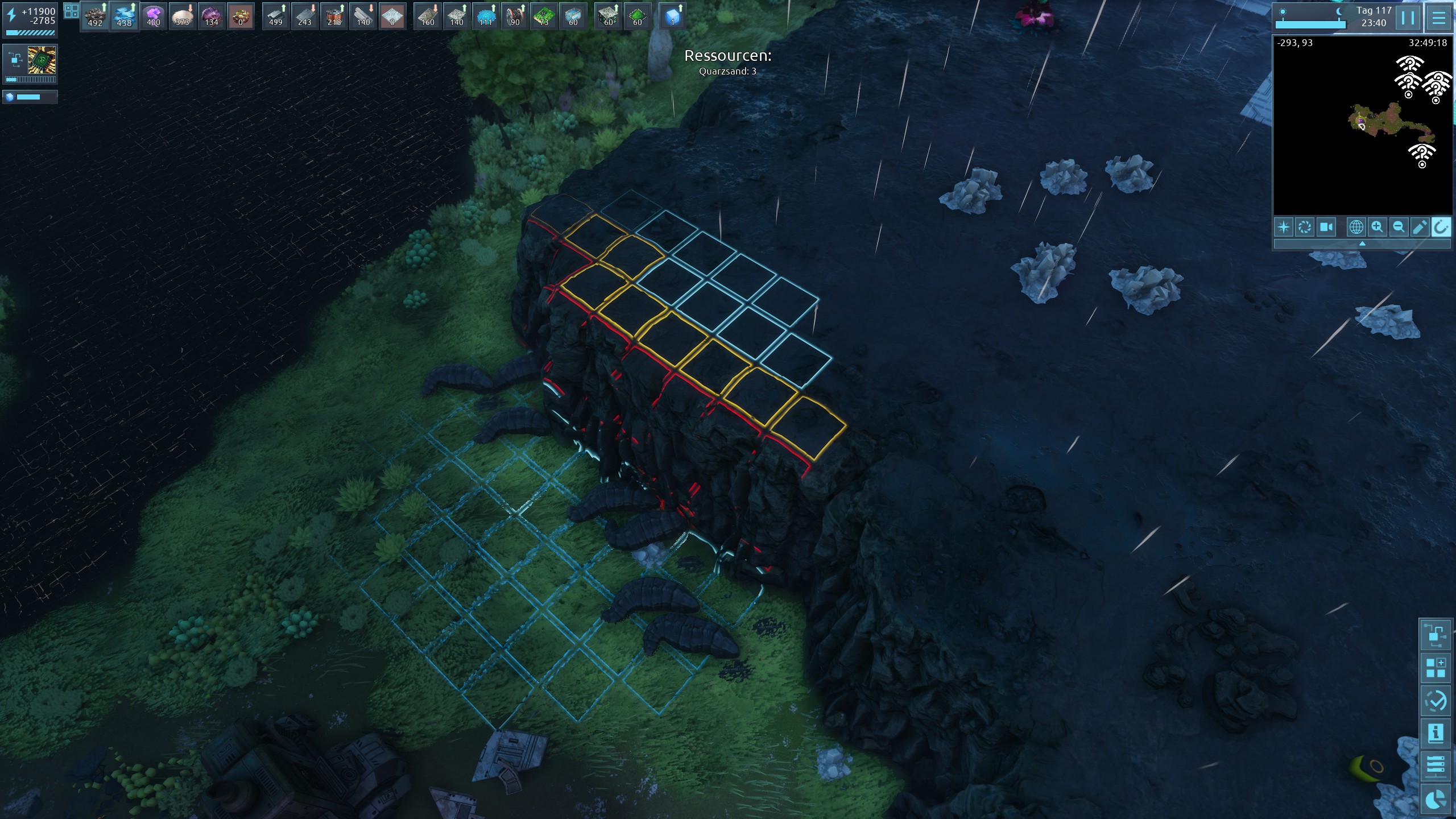Open the info book encyclopedia

point(1434,734)
